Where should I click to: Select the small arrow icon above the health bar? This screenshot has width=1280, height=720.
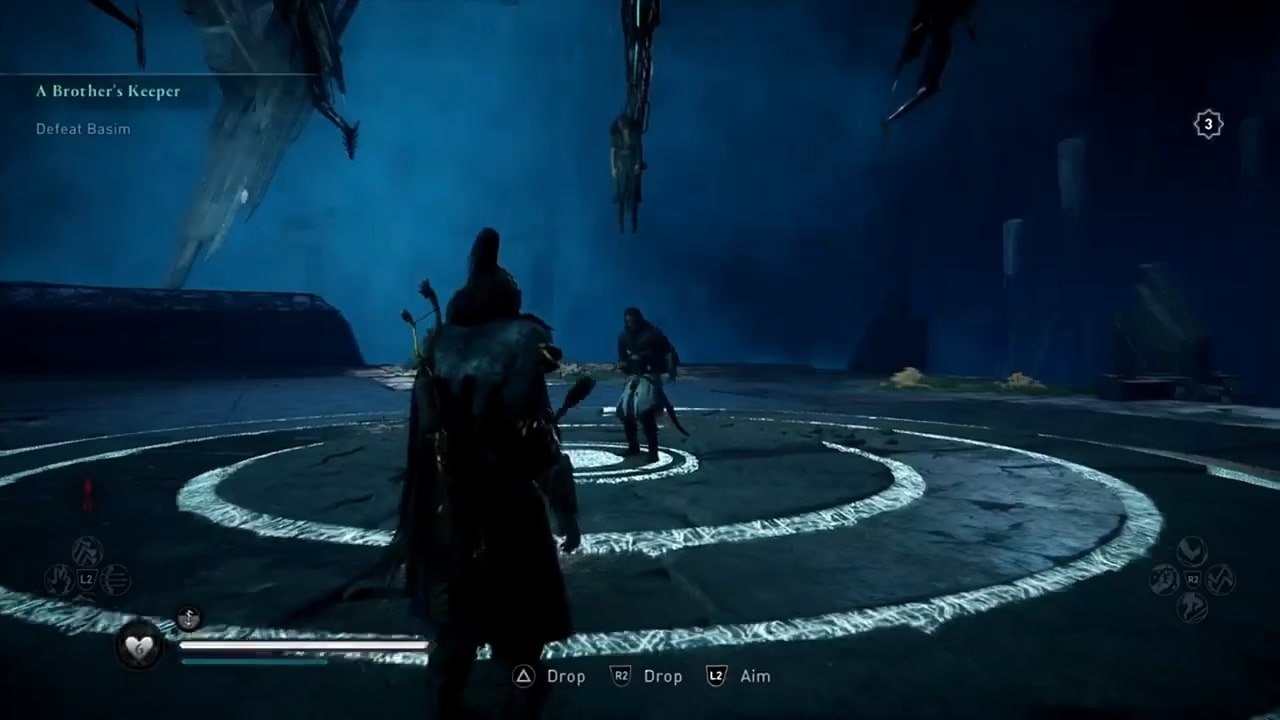coord(188,619)
